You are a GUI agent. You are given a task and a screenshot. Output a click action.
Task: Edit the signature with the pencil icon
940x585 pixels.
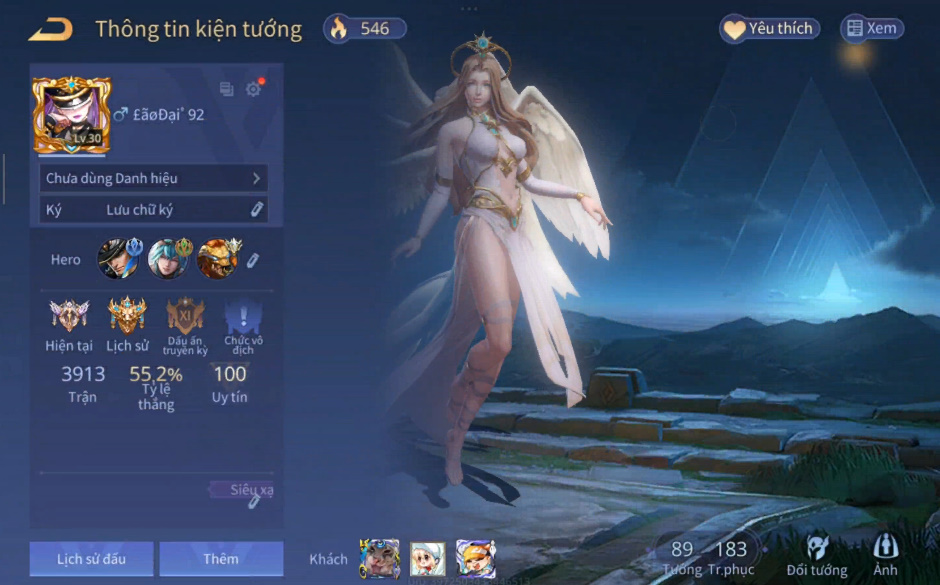pos(257,210)
